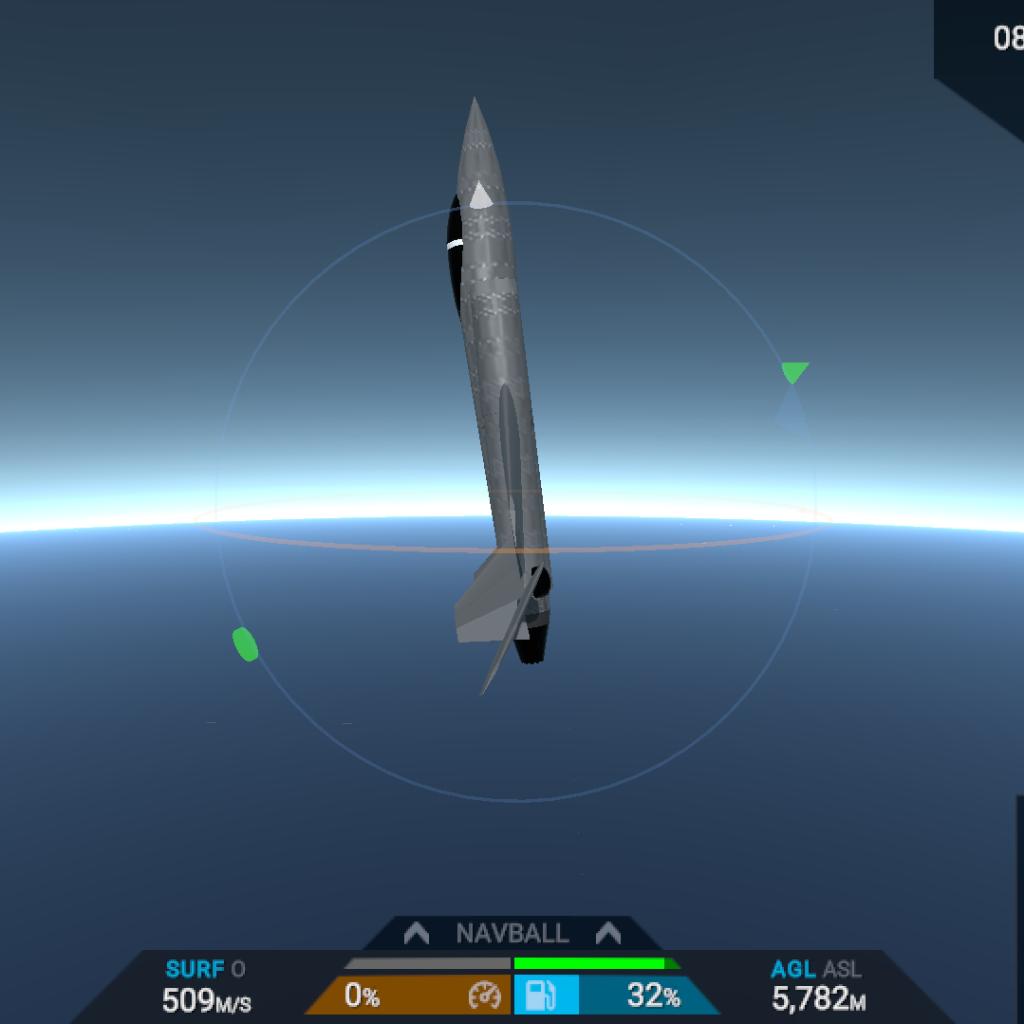Switch velocity readout to SURF mode
The width and height of the screenshot is (1024, 1024).
[194, 969]
